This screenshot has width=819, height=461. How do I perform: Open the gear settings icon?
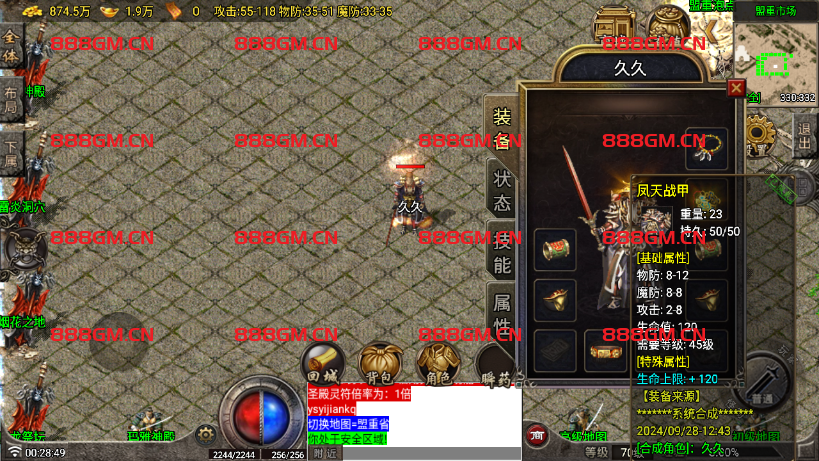[x=206, y=434]
